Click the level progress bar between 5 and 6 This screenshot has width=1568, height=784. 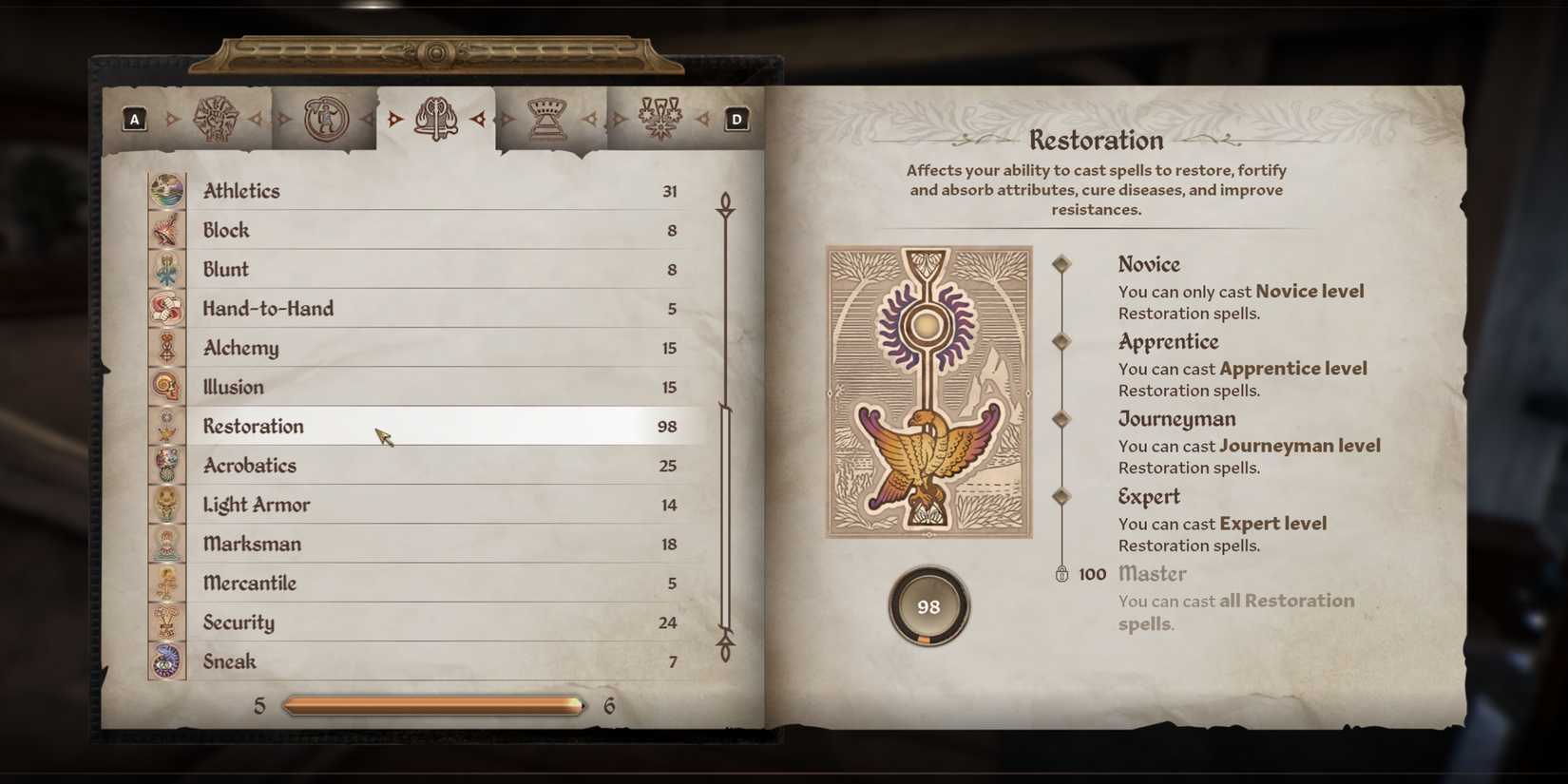(x=433, y=705)
